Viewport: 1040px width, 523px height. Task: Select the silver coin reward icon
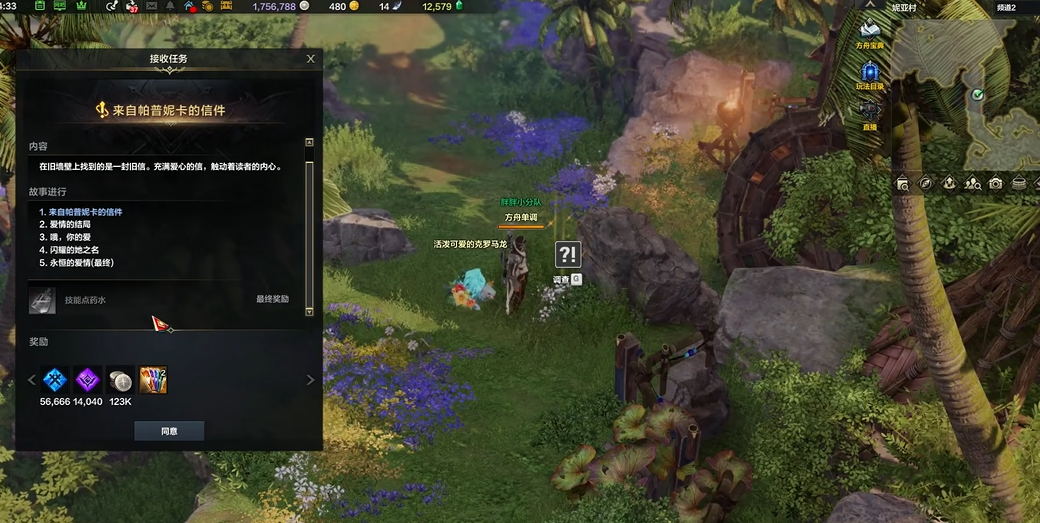point(121,379)
